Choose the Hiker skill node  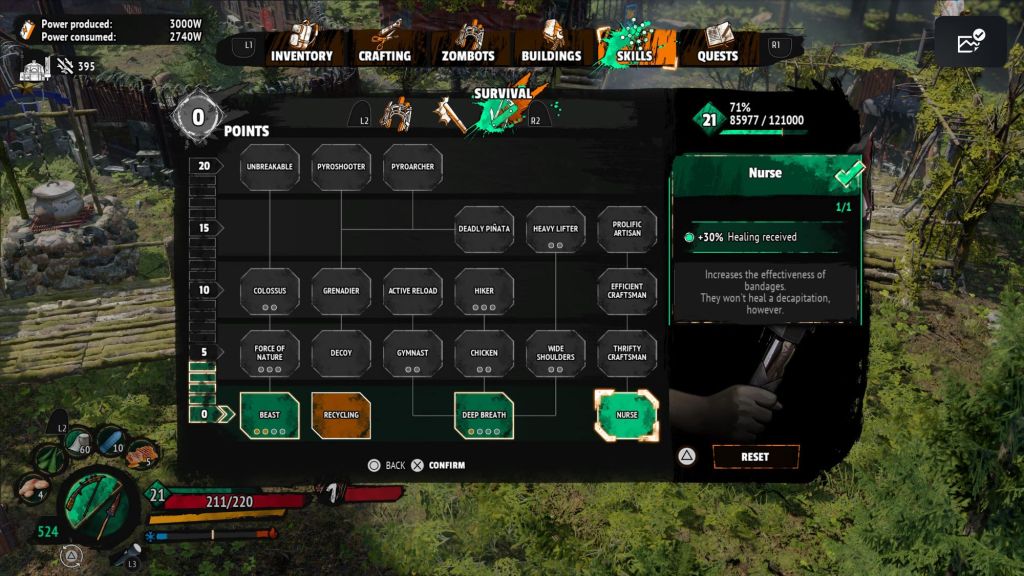(484, 291)
